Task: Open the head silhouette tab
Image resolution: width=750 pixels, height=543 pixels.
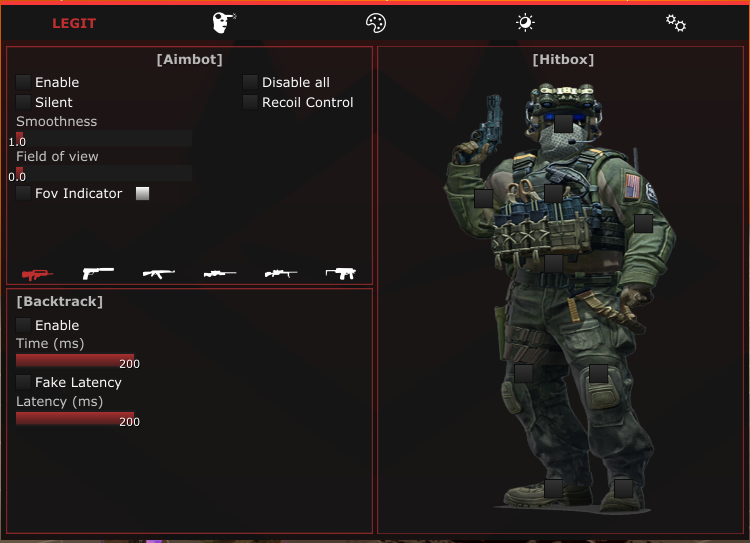Action: coord(224,23)
